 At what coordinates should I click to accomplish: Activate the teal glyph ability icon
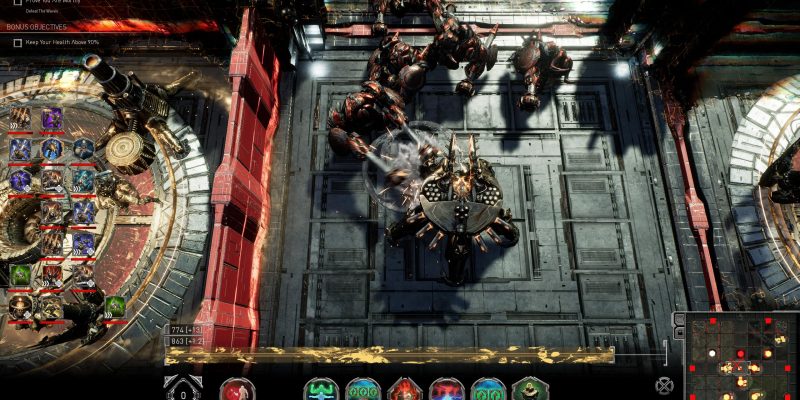[321, 390]
